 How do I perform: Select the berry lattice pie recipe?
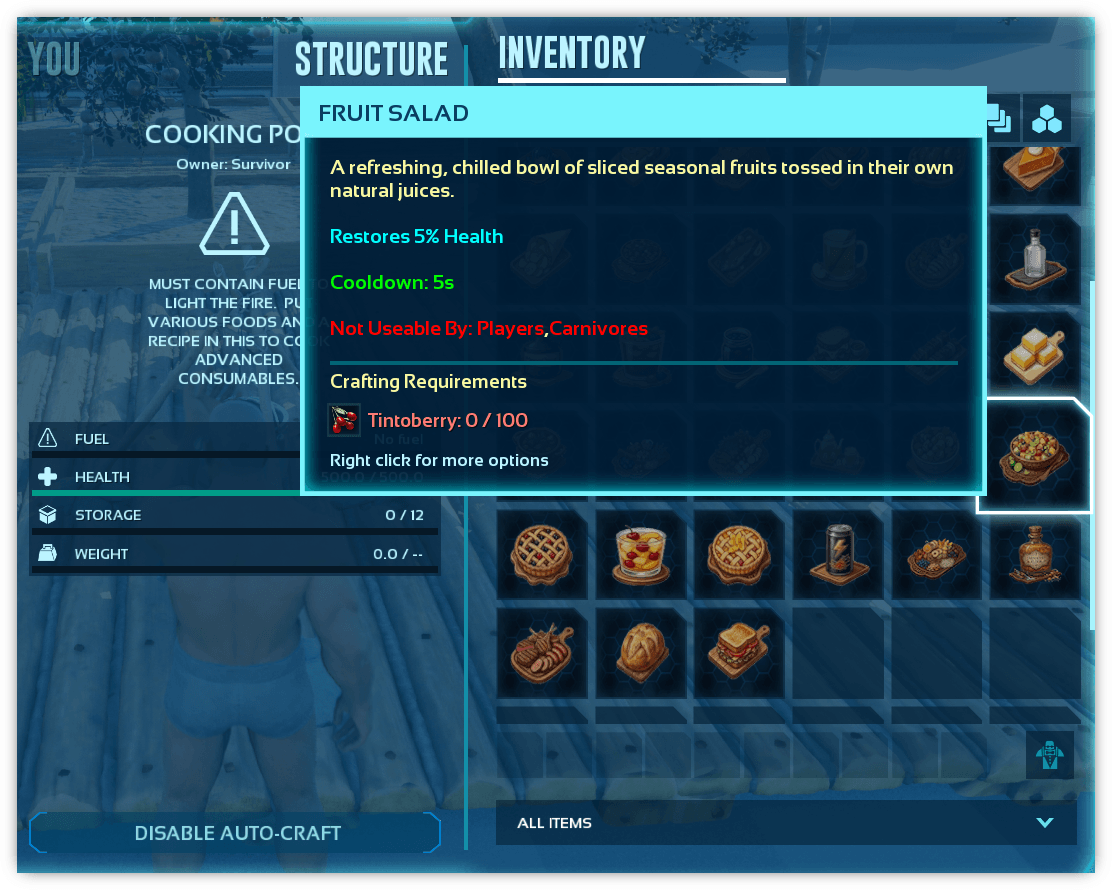pyautogui.click(x=540, y=554)
